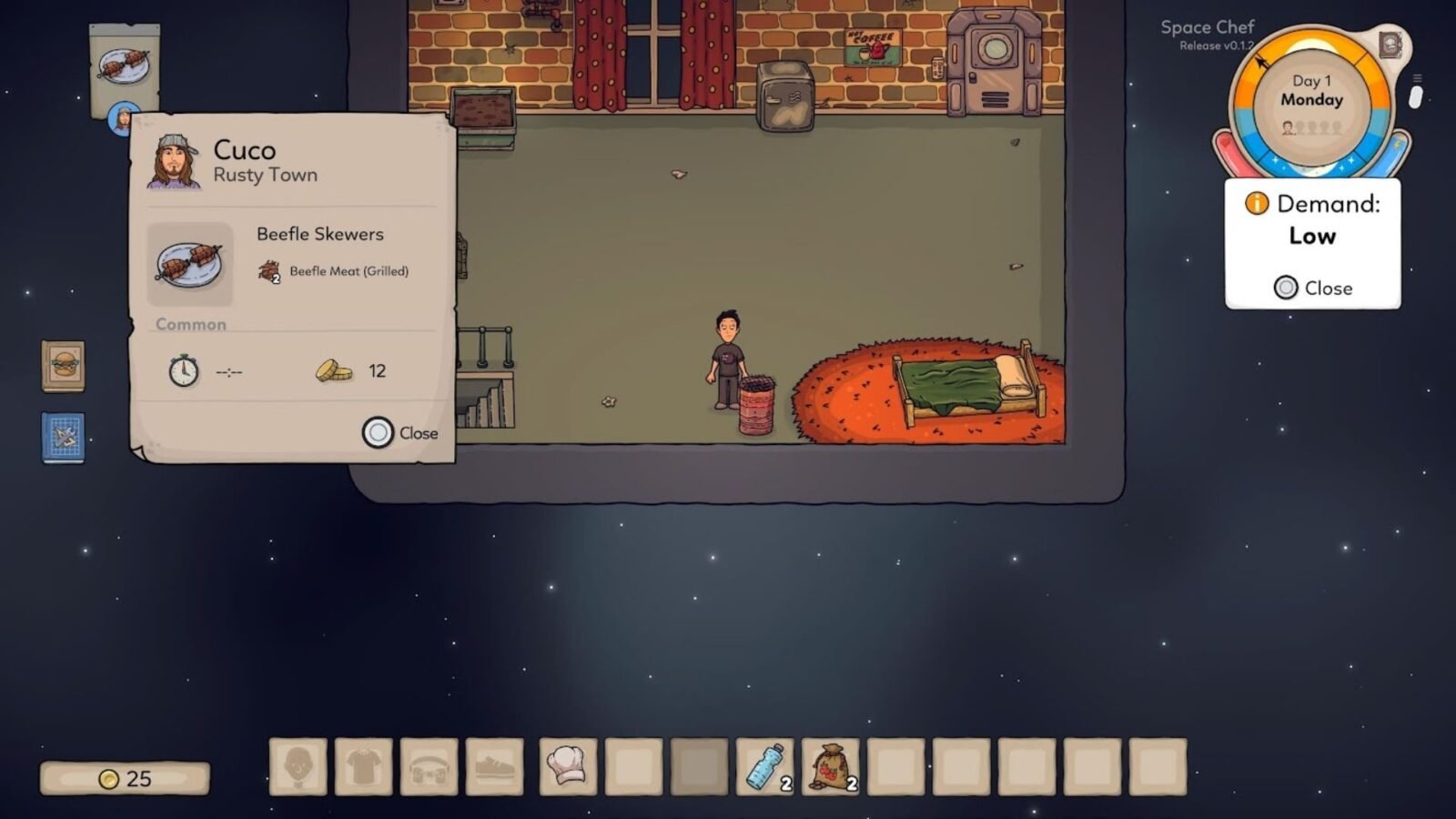Click the shirt equipment slot
The image size is (1456, 819).
363,766
